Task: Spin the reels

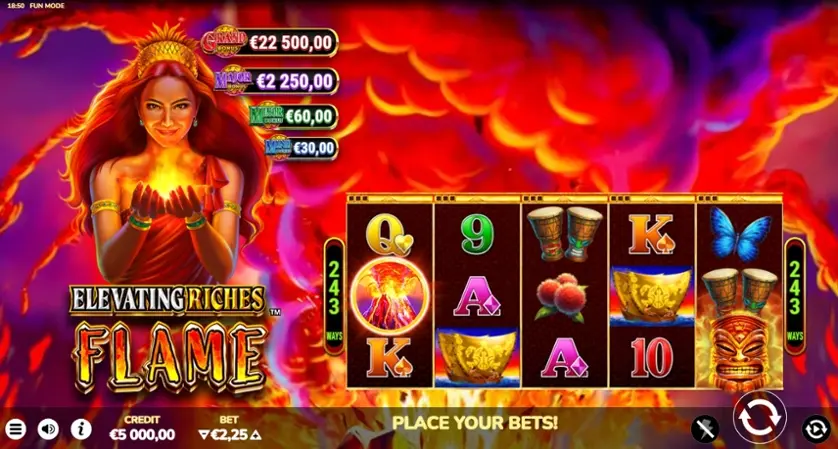Action: tap(759, 417)
